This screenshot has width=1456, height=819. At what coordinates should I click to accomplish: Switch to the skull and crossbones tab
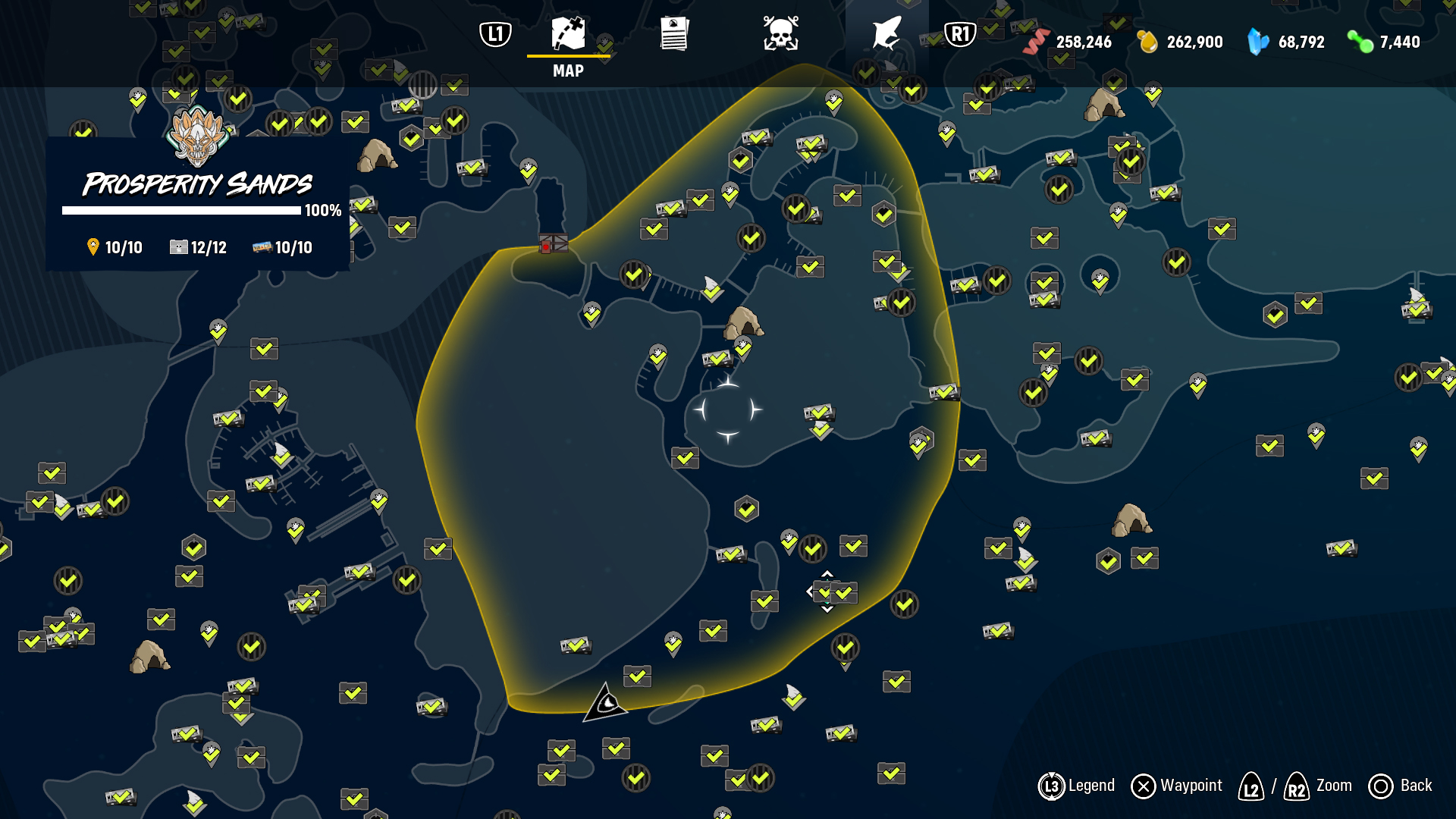[780, 35]
